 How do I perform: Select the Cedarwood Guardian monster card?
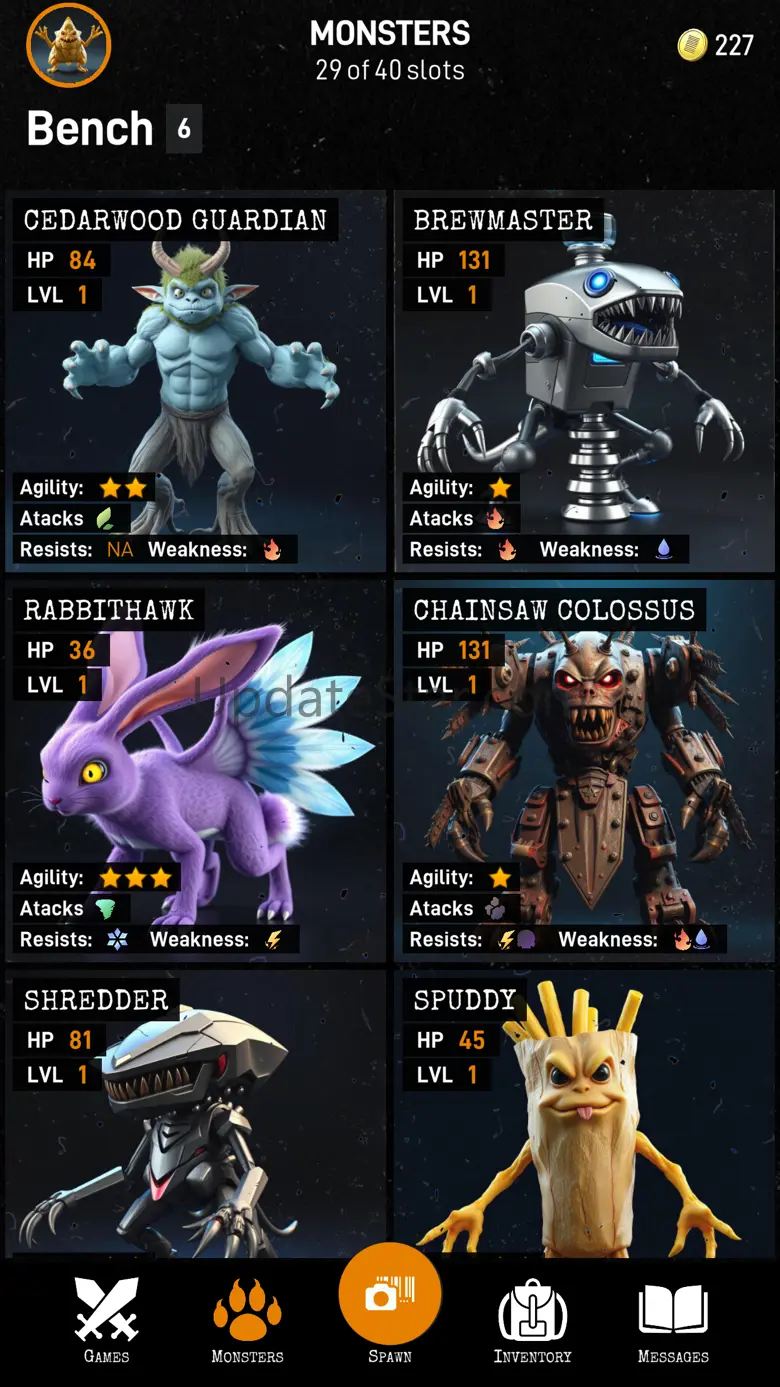[196, 380]
